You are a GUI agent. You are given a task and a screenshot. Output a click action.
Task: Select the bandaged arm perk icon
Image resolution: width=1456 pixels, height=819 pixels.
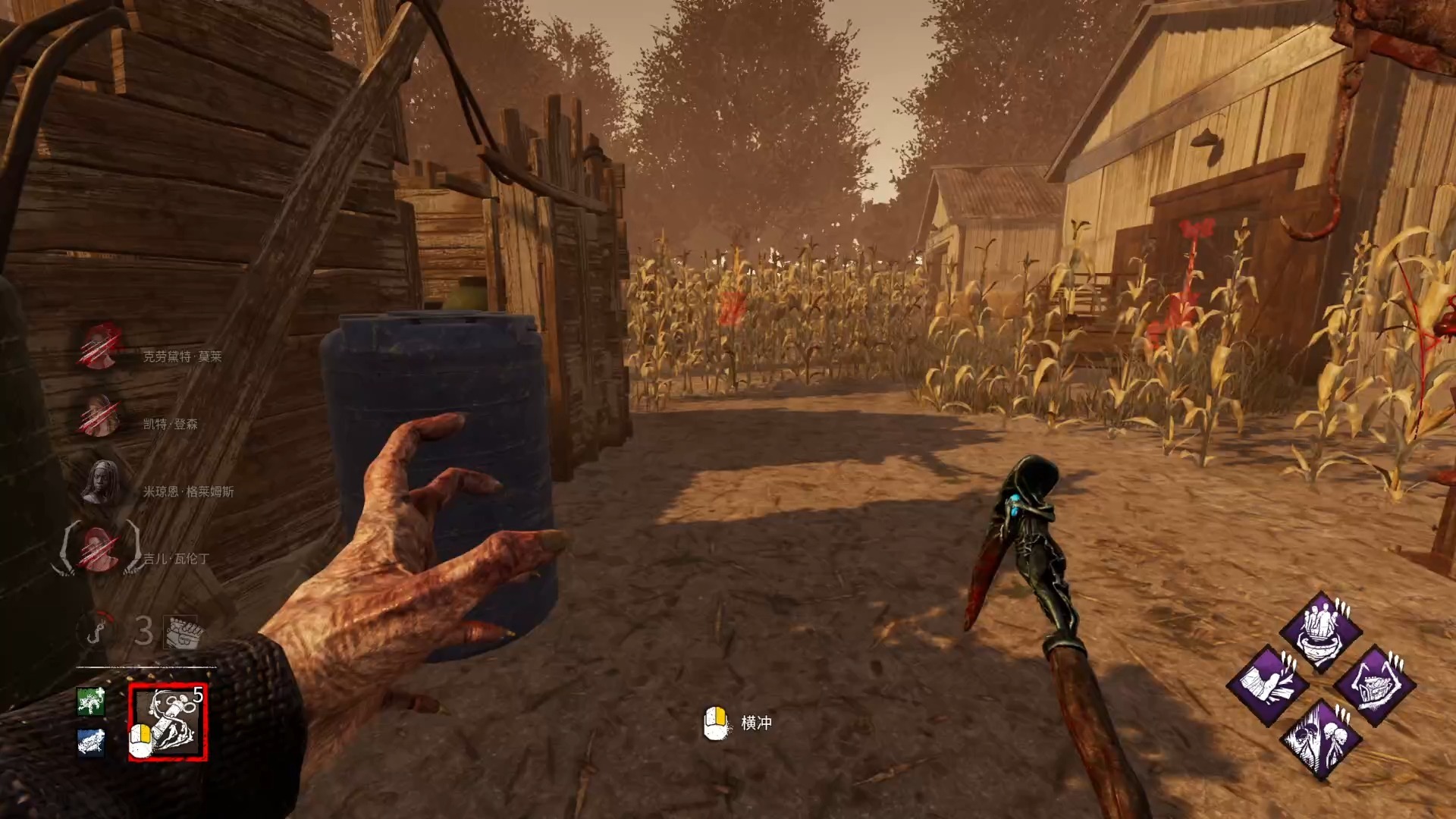pyautogui.click(x=1267, y=686)
